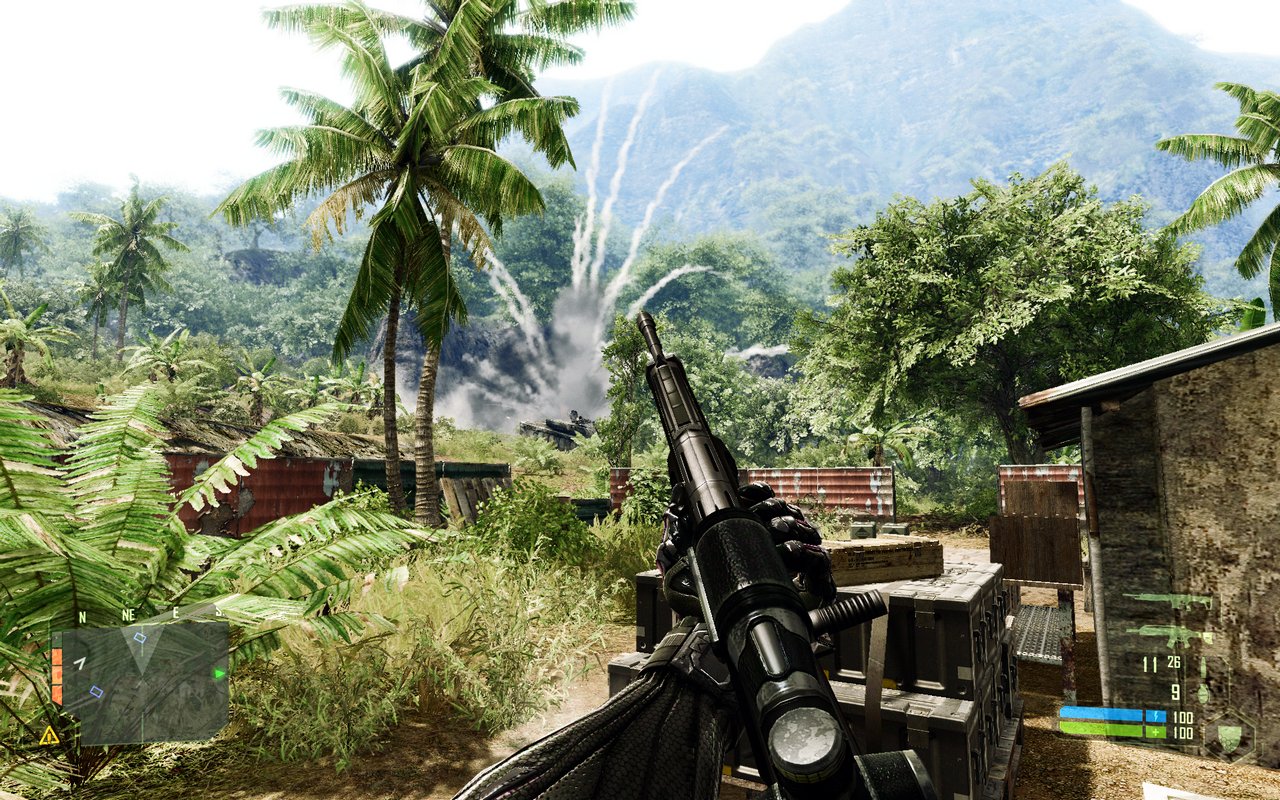Click the minimap terrain display

click(x=143, y=682)
